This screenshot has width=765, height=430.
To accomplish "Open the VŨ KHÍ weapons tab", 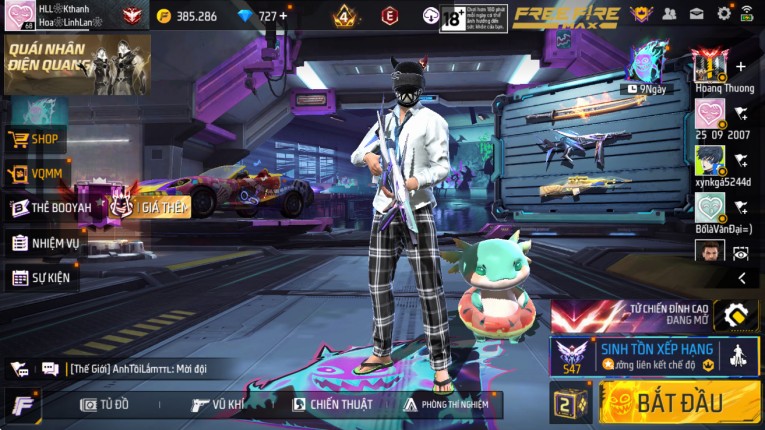I will (218, 404).
